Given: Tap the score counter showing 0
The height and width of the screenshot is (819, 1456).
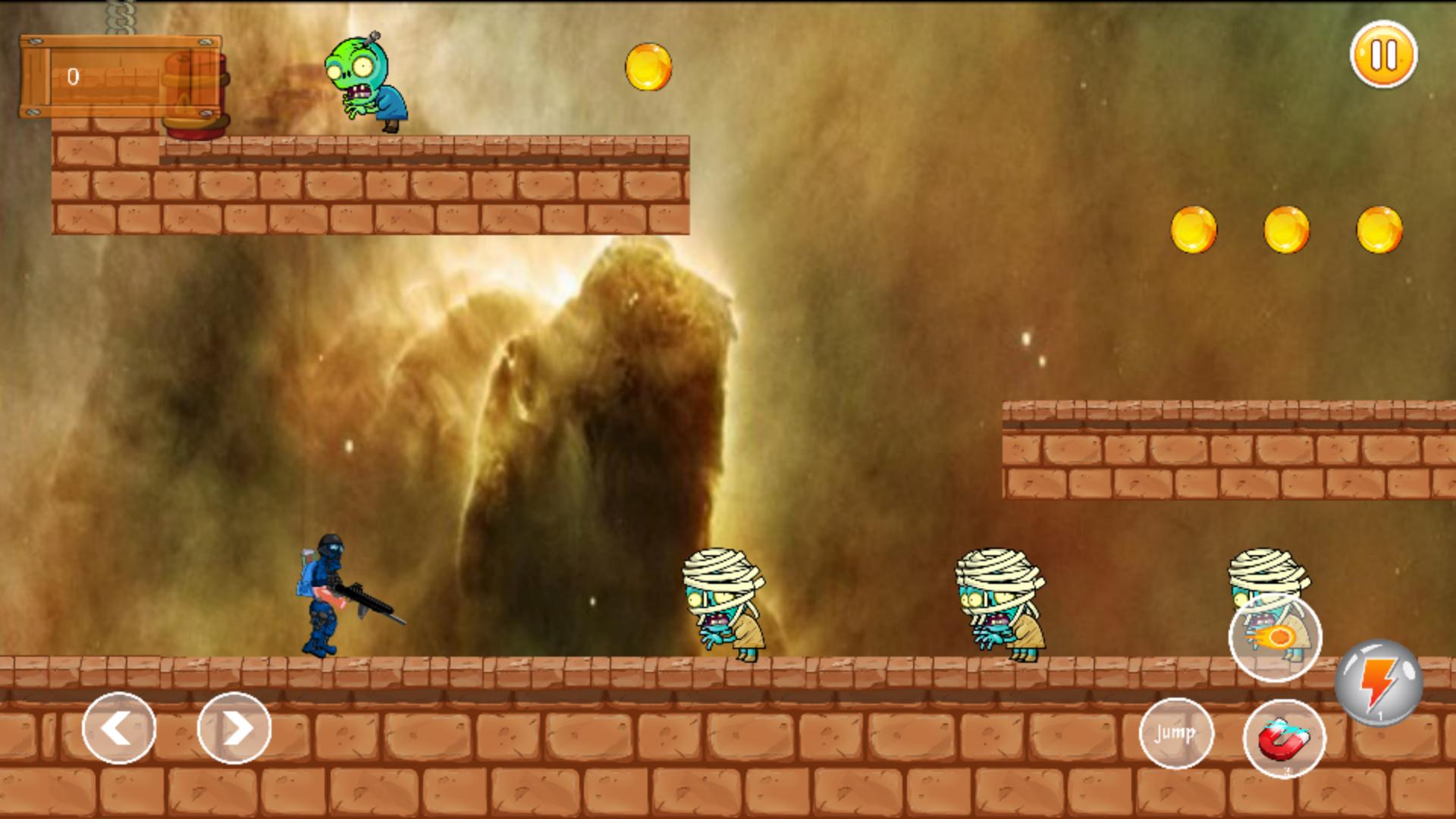Looking at the screenshot, I should [72, 76].
